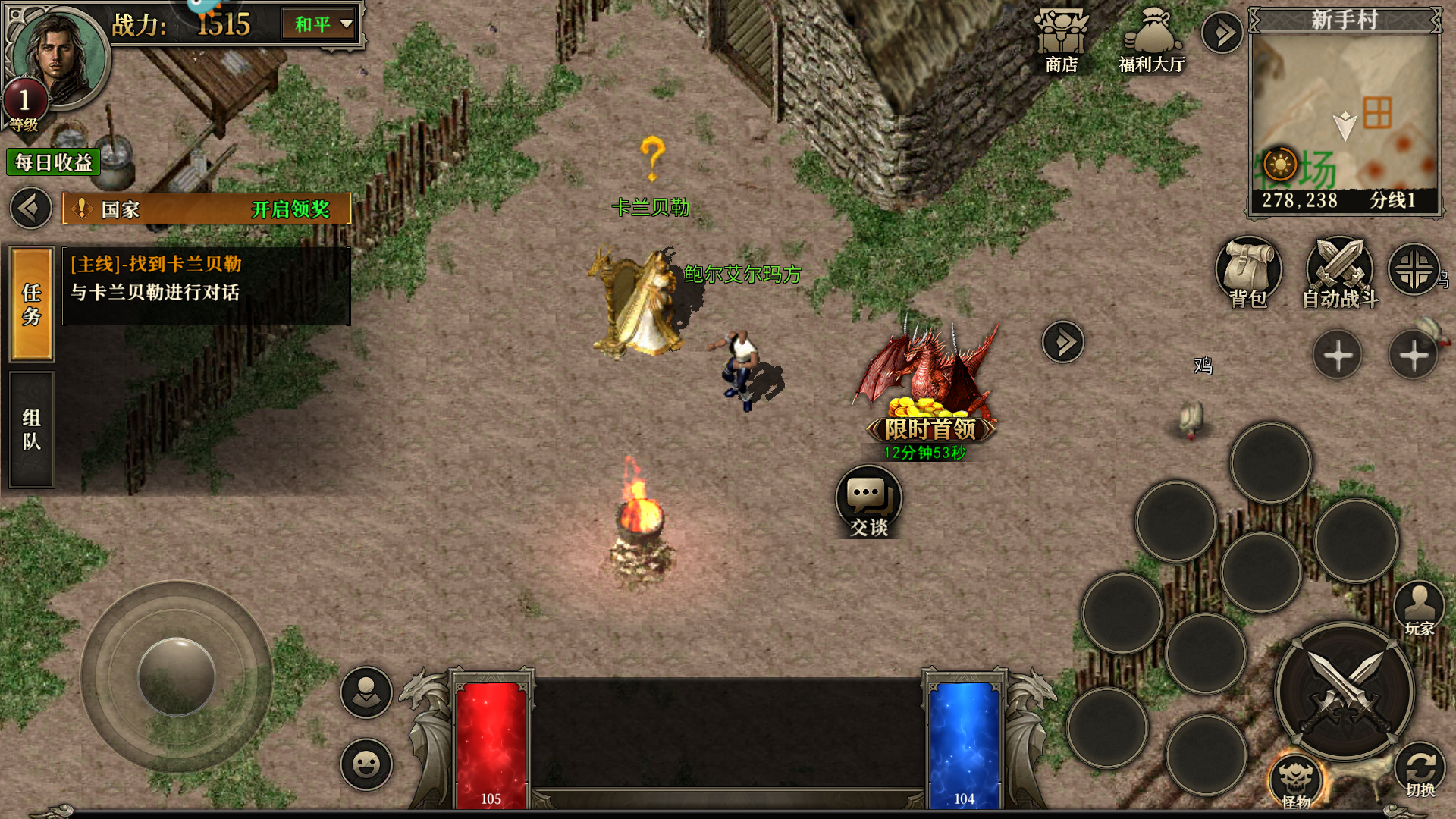Select the 怪物 monster target button

[x=1296, y=781]
